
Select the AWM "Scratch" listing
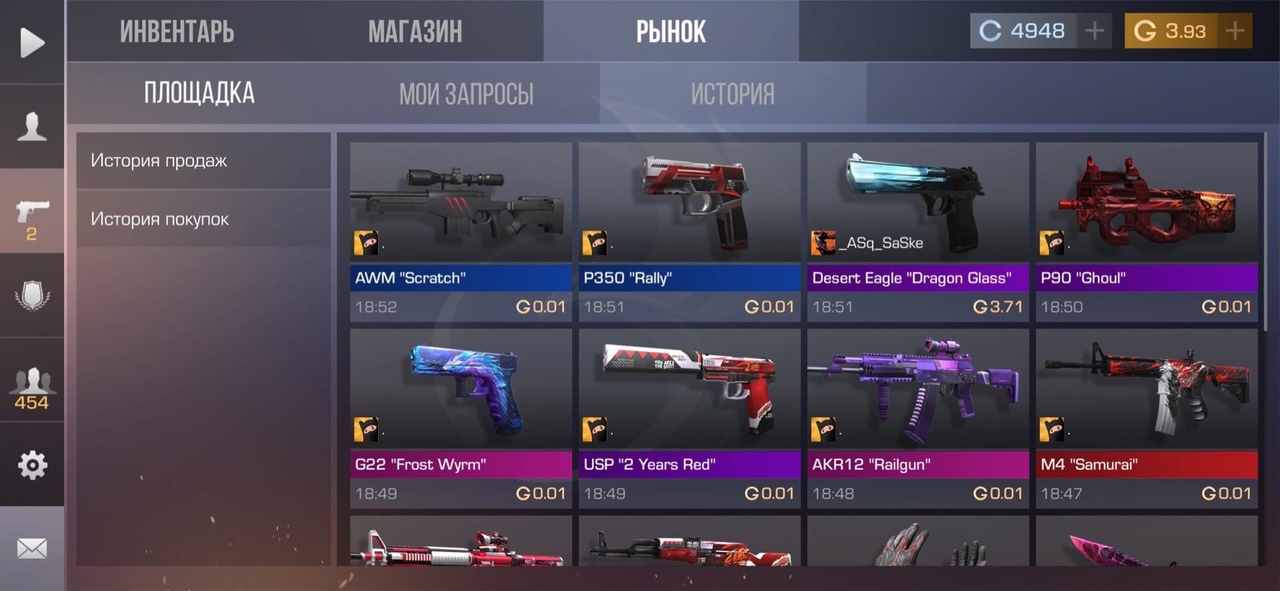(461, 231)
